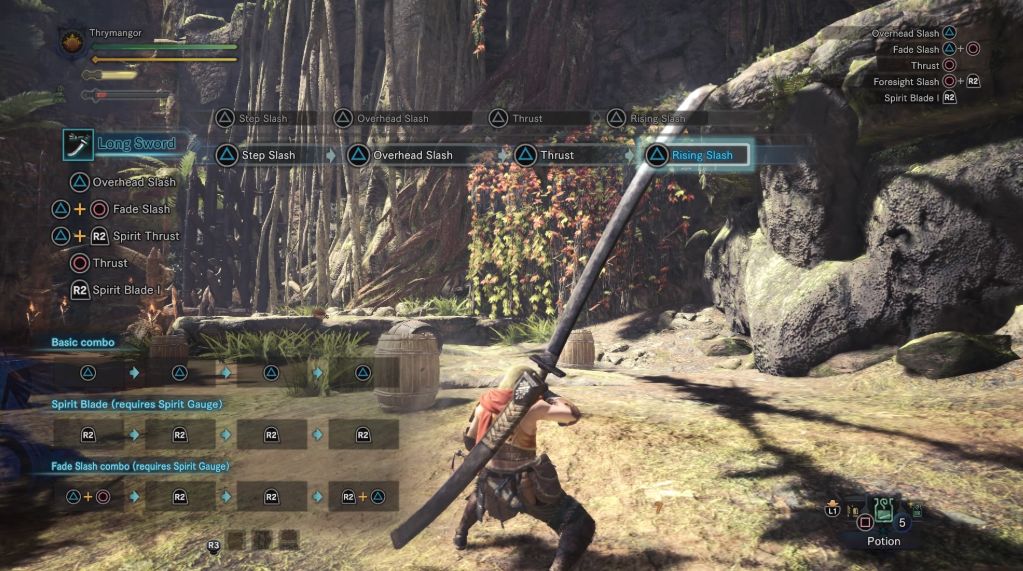The image size is (1023, 571).
Task: Click the Thrymangor hunter emblem icon
Action: tap(73, 42)
